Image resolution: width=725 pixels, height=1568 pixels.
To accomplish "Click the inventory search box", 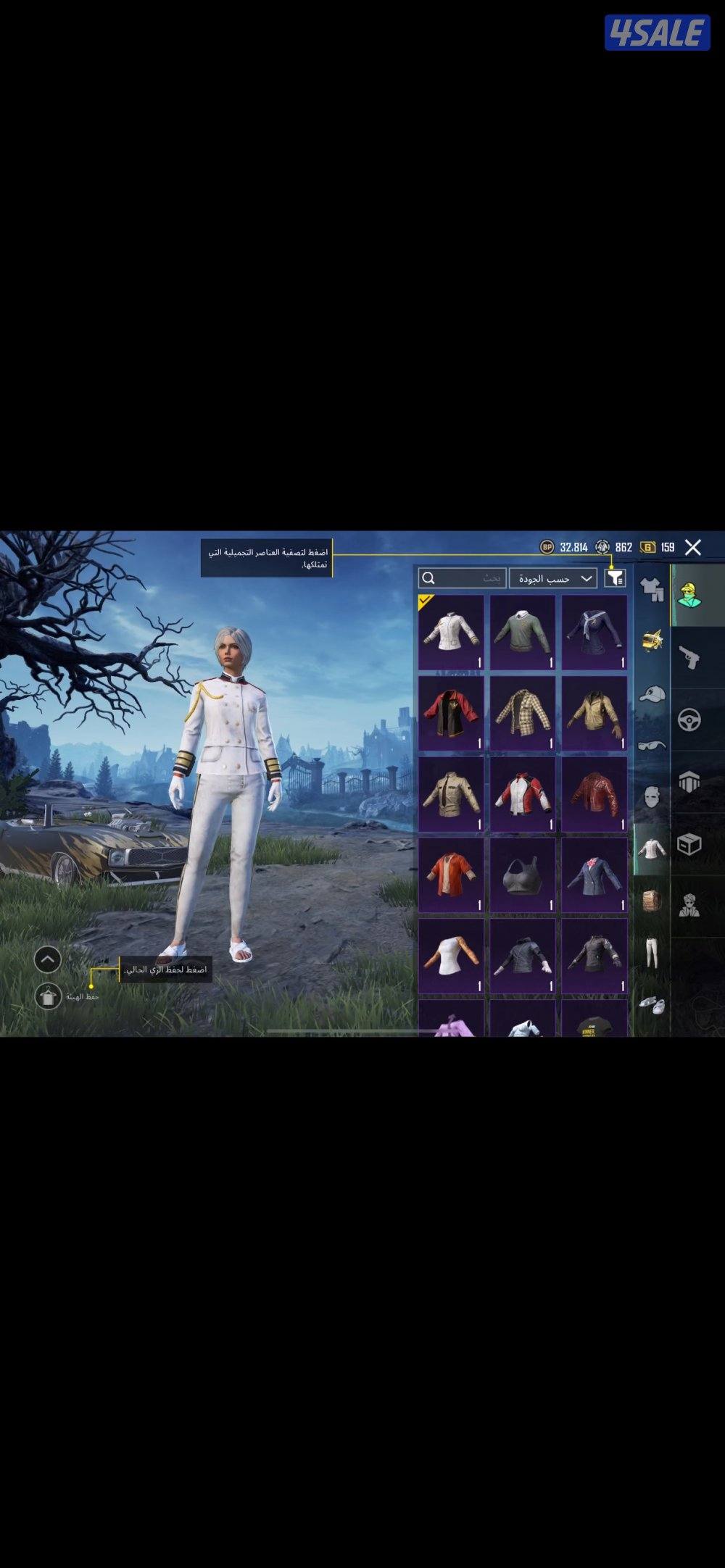I will [462, 577].
